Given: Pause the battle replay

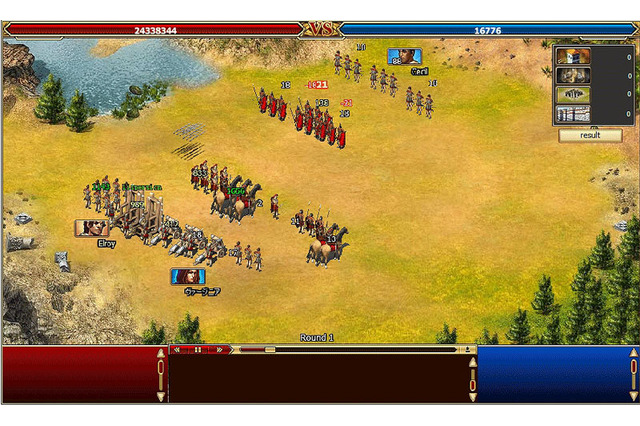Looking at the screenshot, I should (198, 350).
